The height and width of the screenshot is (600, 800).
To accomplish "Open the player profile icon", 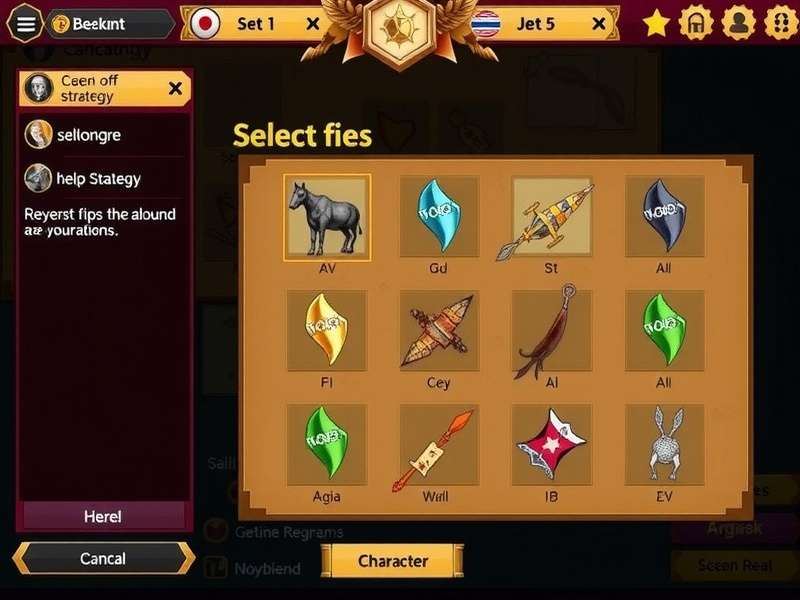I will tap(739, 24).
